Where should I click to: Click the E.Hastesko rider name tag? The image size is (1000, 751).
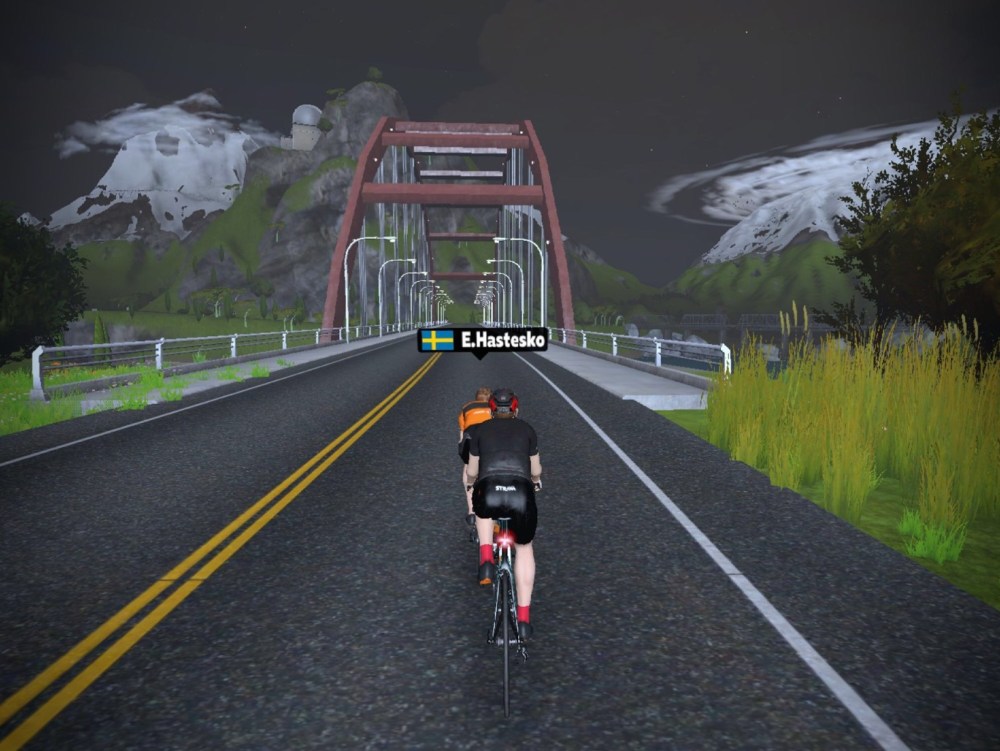pos(483,340)
